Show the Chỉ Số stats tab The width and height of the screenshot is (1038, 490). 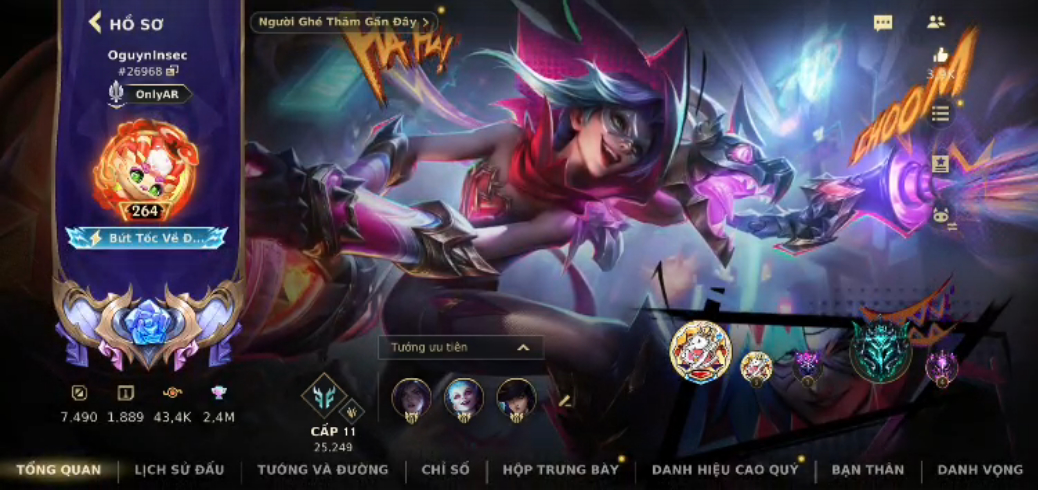(x=445, y=470)
